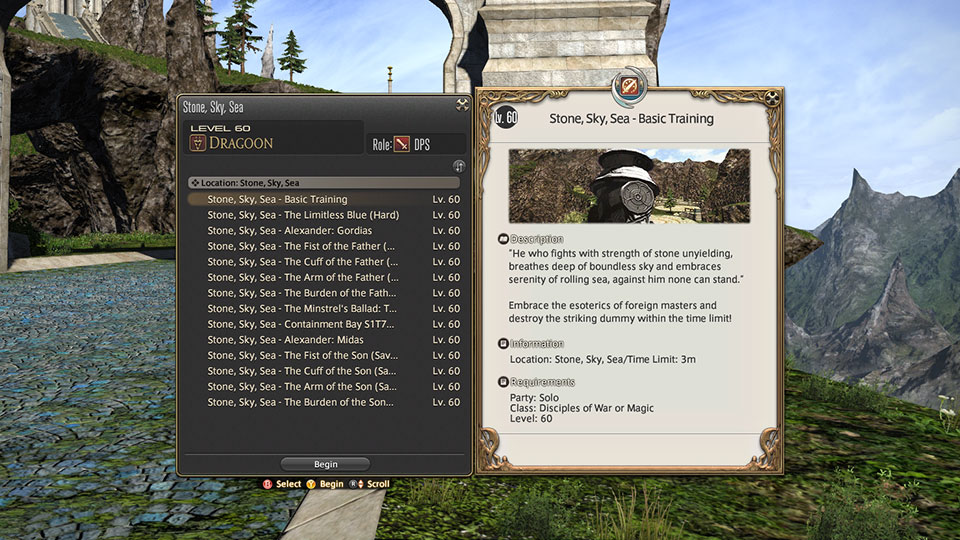The image size is (960, 540).
Task: Select The Burden of the Son entry
Action: tap(301, 402)
